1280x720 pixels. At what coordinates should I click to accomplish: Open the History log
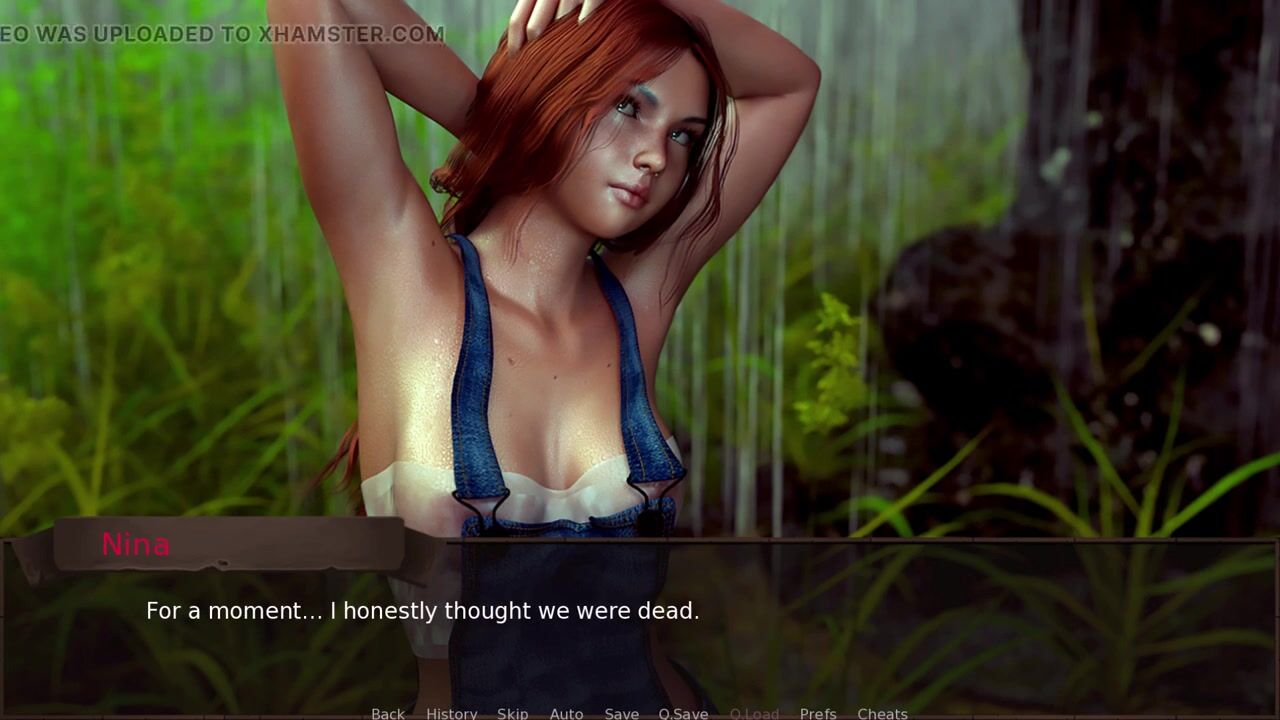tap(451, 713)
